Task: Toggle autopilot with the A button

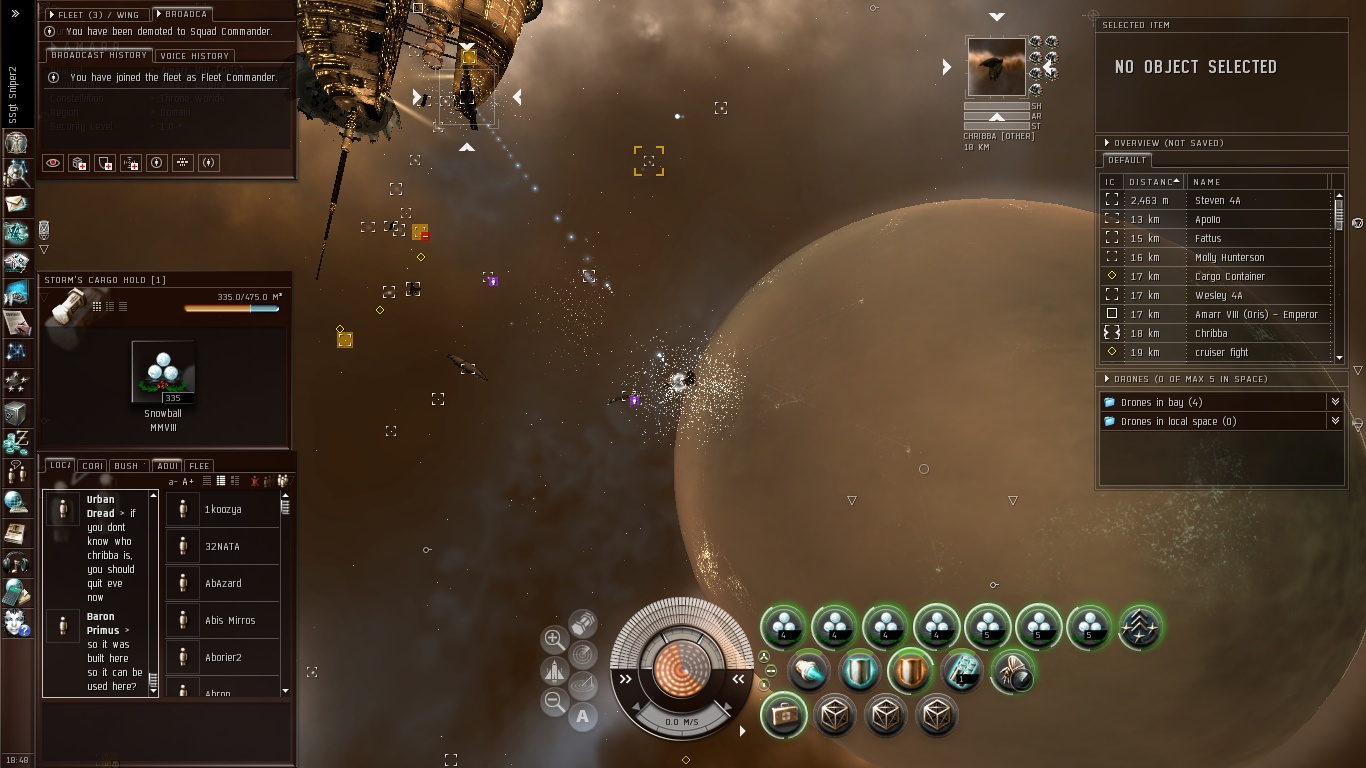Action: [583, 716]
